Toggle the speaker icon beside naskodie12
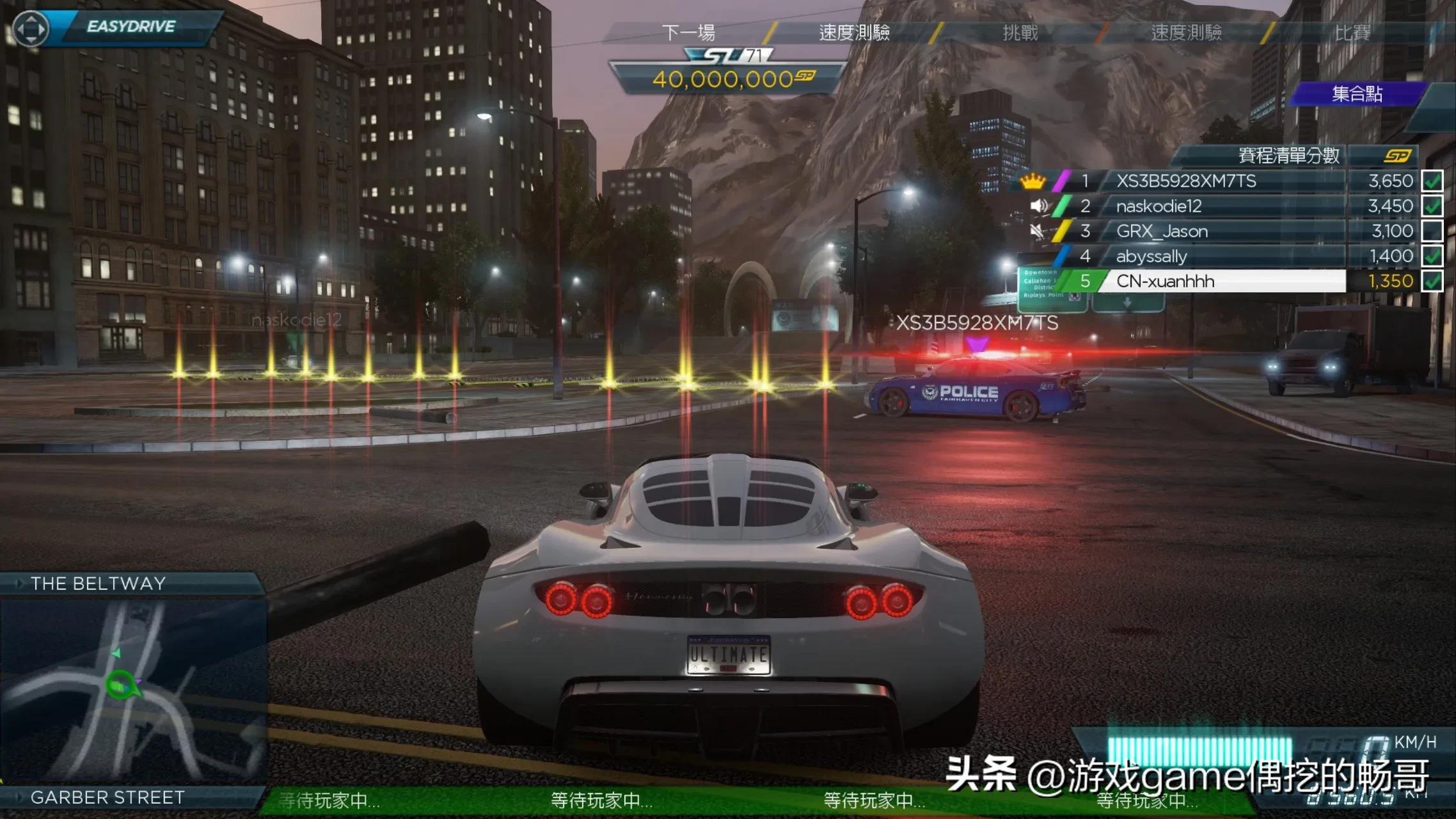The width and height of the screenshot is (1456, 819). [x=1040, y=206]
